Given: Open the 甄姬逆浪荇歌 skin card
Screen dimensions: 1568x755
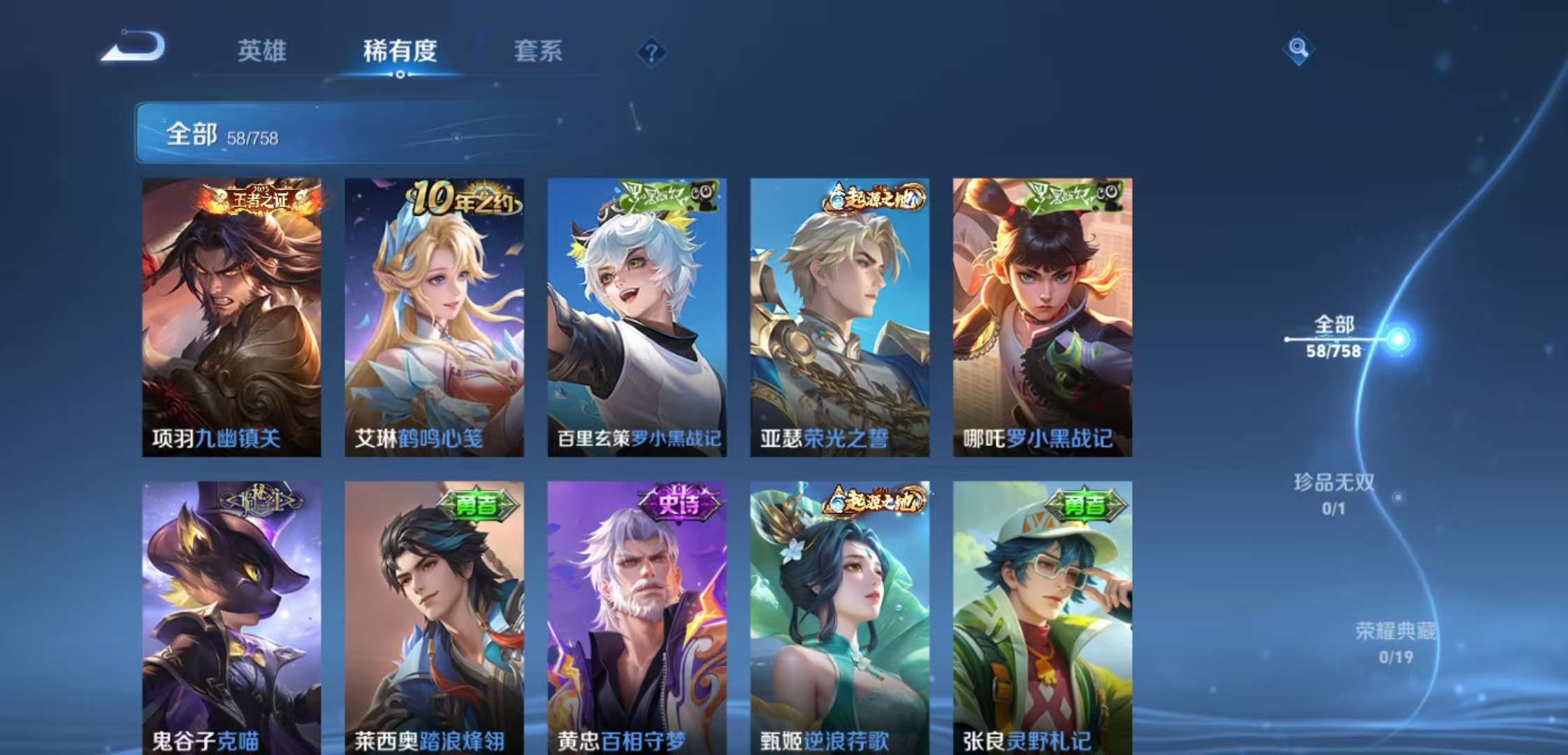Looking at the screenshot, I should coord(841,615).
